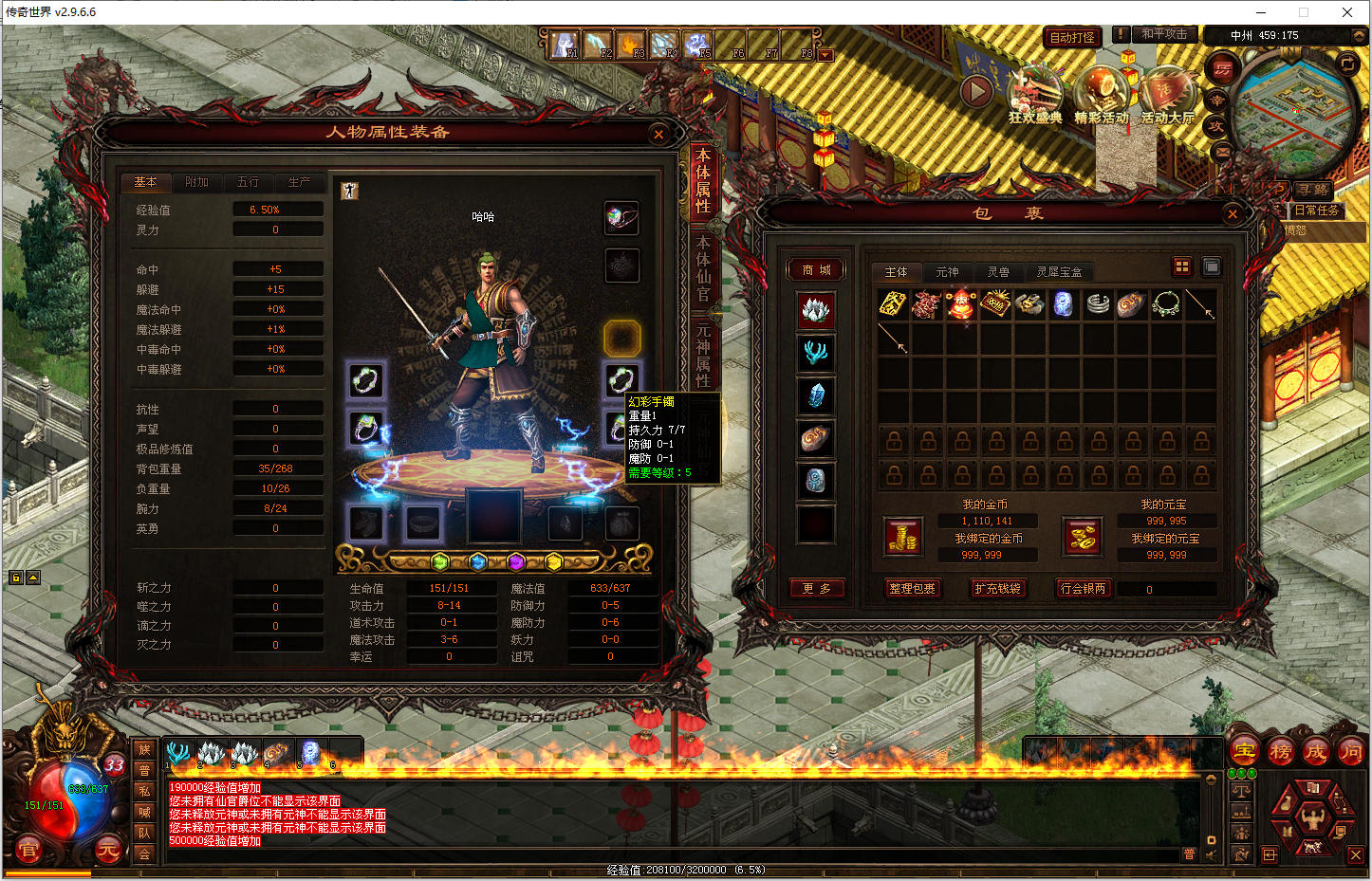Select the 元神属性 side tab
1372x881 pixels.
[703, 355]
